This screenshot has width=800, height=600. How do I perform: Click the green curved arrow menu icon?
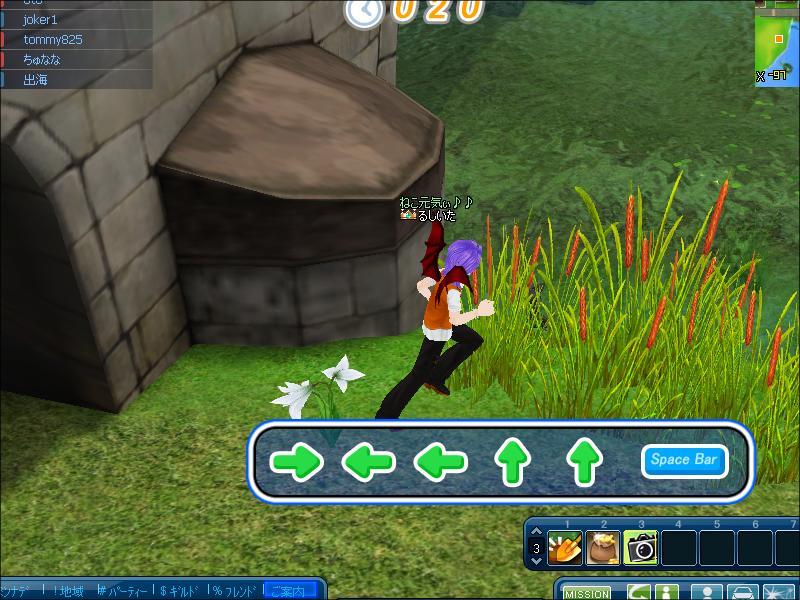click(x=640, y=592)
